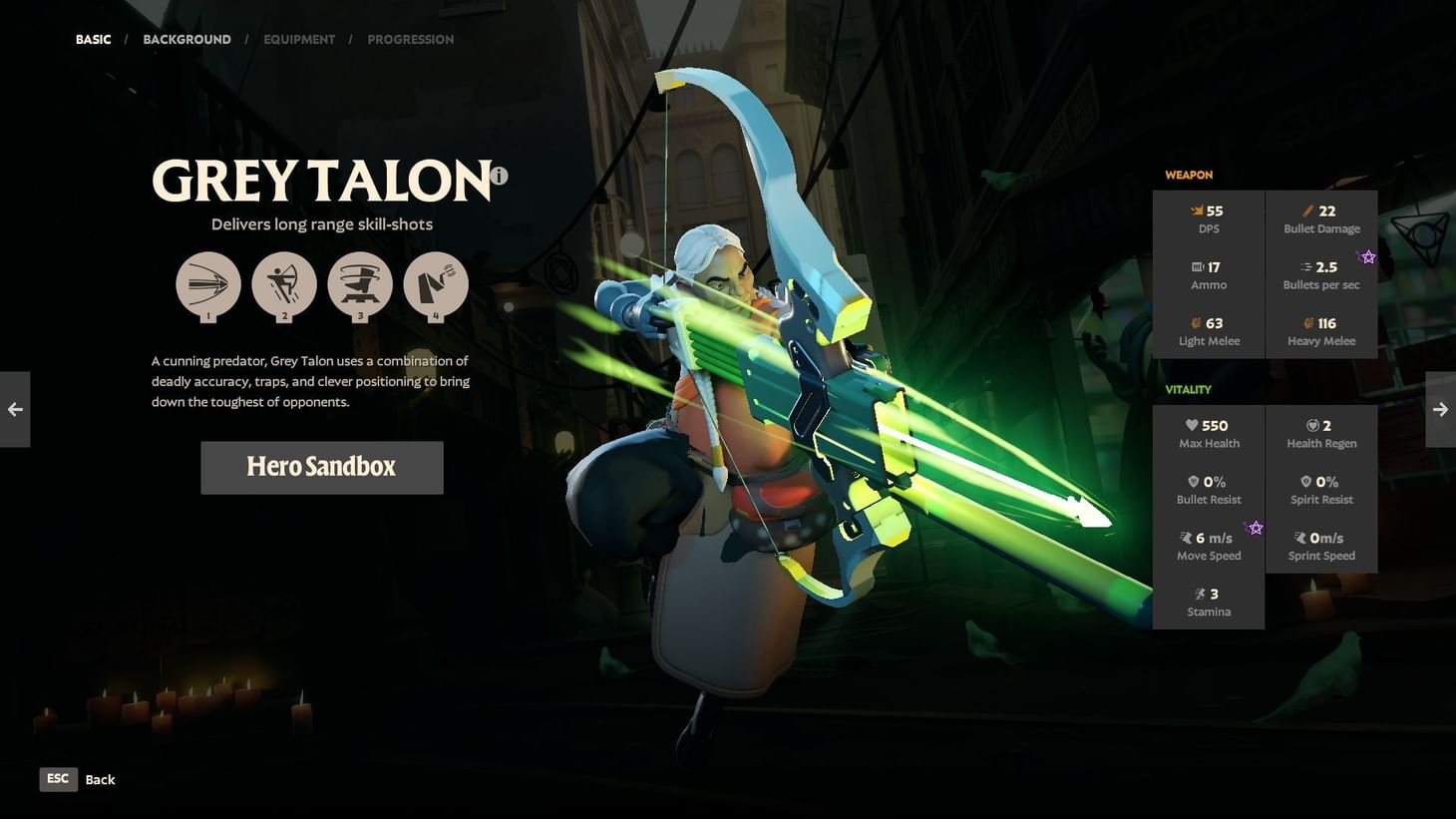Open the PROGRESSION tab
Viewport: 1456px width, 819px height.
[411, 39]
